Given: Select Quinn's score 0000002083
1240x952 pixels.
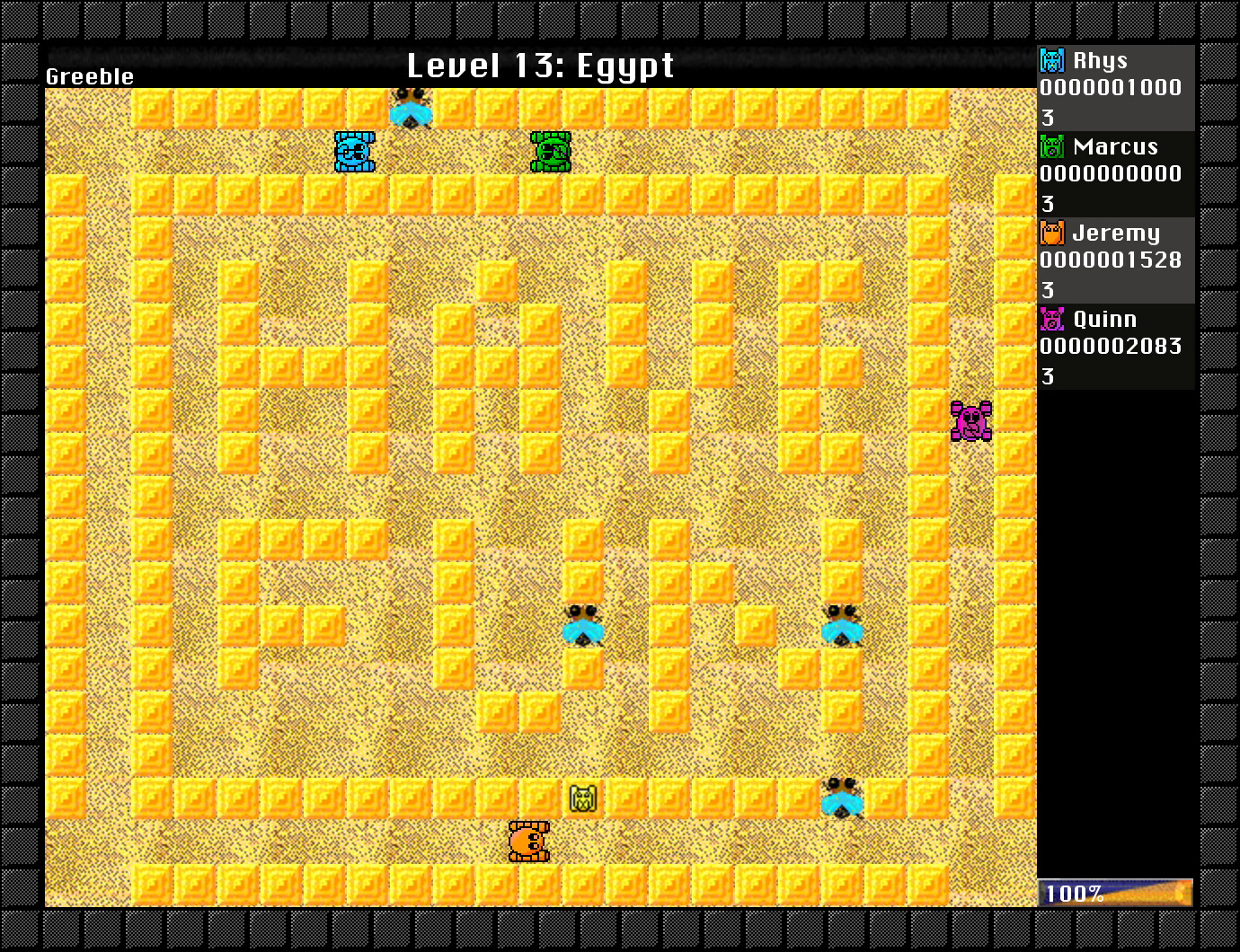Looking at the screenshot, I should [x=1110, y=347].
